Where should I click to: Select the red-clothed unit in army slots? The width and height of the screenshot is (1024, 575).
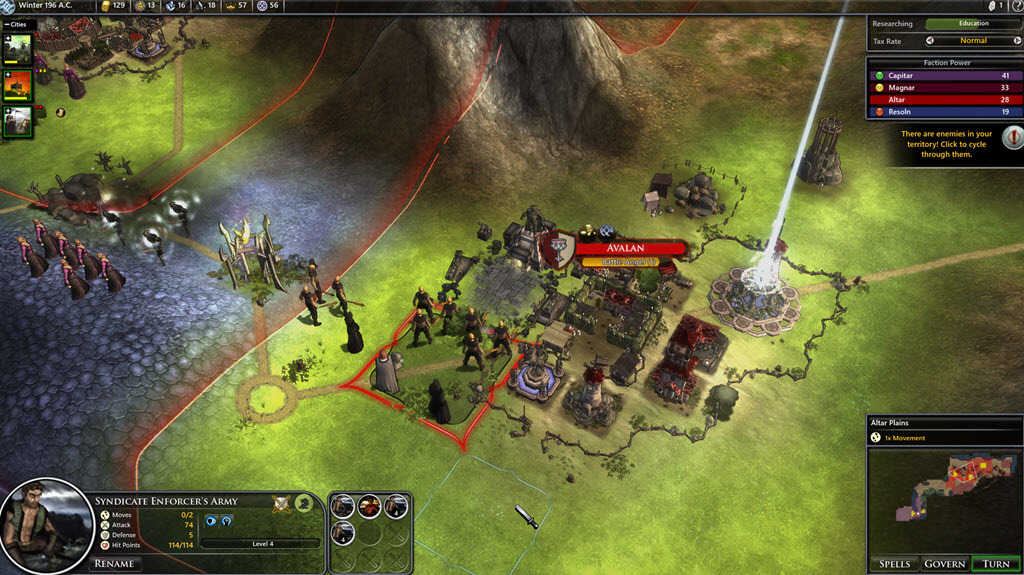369,507
